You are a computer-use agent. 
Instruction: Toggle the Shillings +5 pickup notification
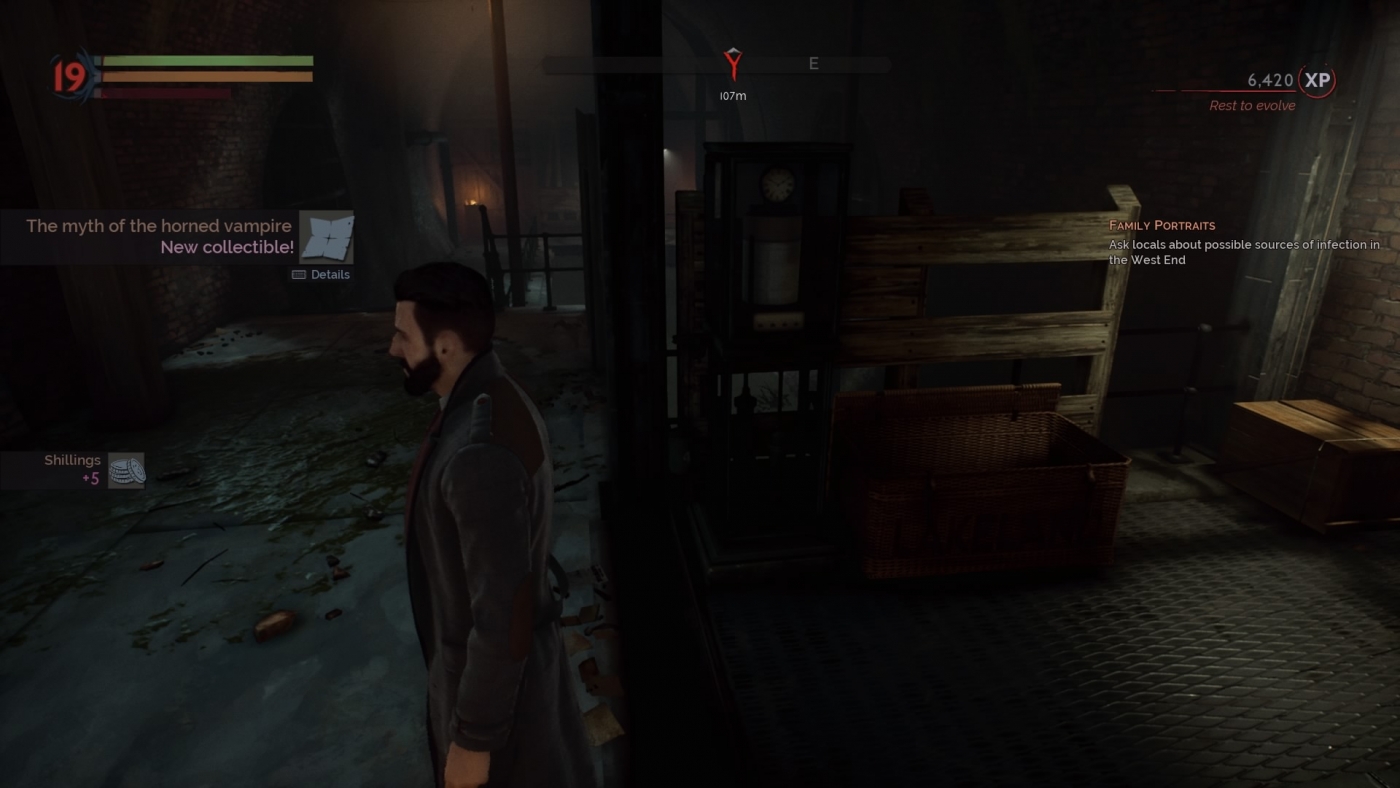tap(72, 469)
